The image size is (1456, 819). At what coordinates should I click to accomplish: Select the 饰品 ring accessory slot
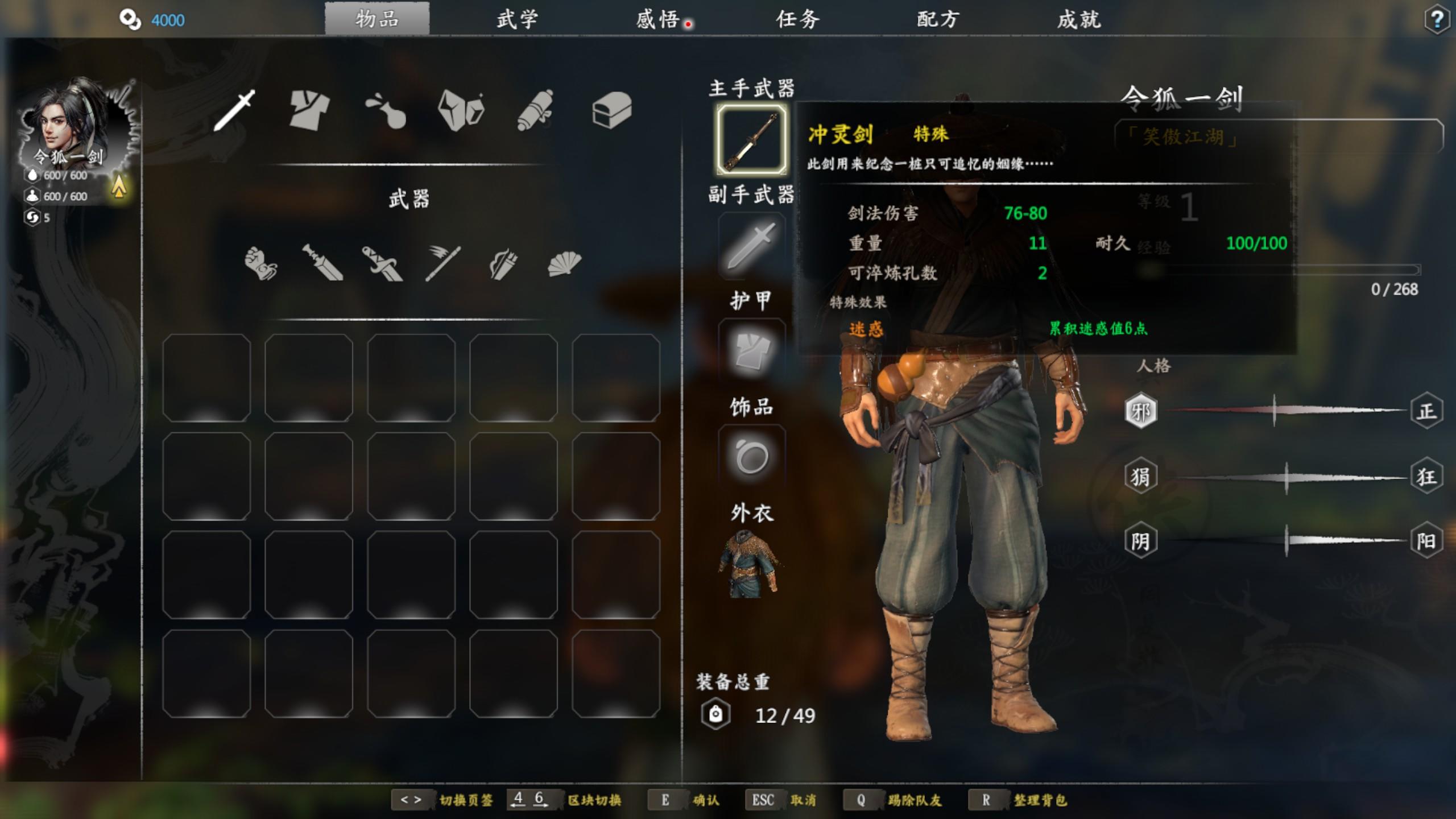751,457
